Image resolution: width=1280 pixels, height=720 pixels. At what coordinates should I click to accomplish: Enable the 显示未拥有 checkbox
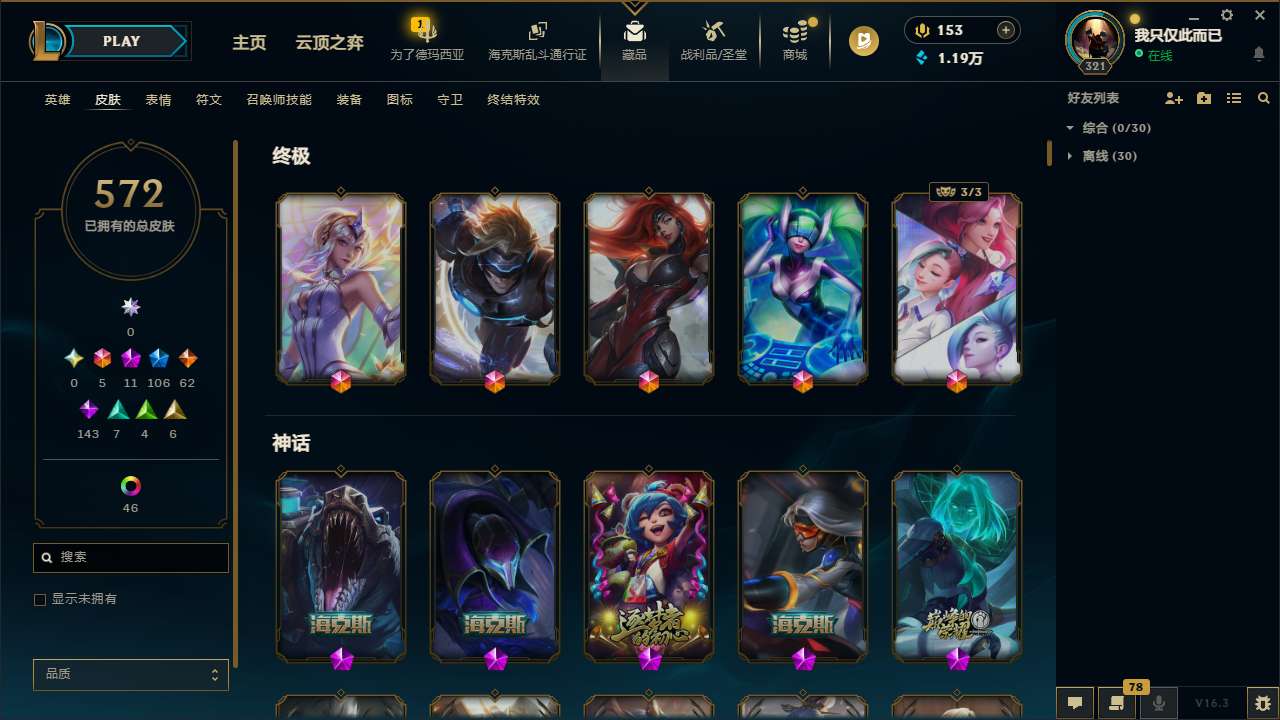[40, 599]
